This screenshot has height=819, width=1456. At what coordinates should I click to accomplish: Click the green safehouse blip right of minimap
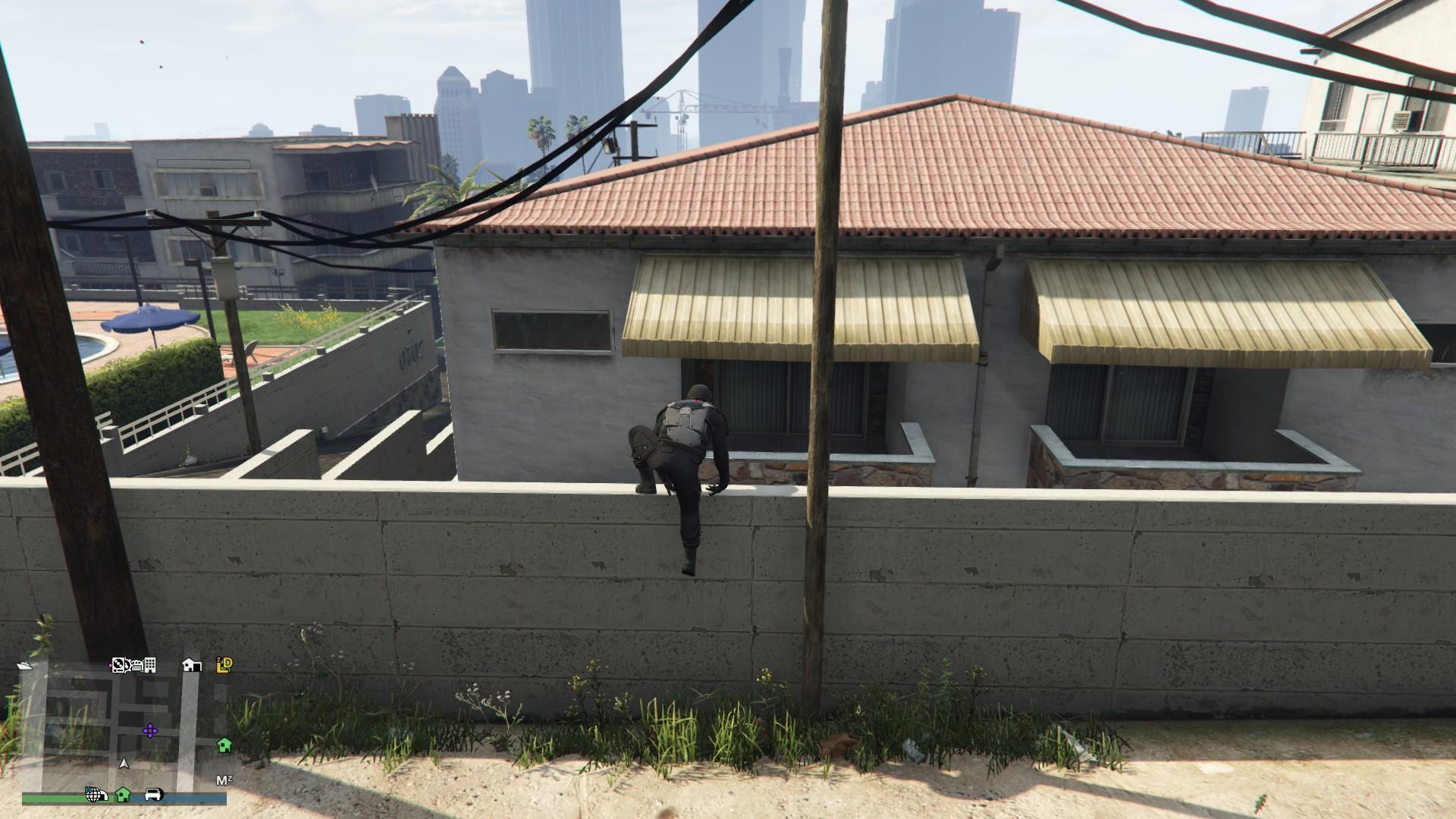(x=224, y=745)
